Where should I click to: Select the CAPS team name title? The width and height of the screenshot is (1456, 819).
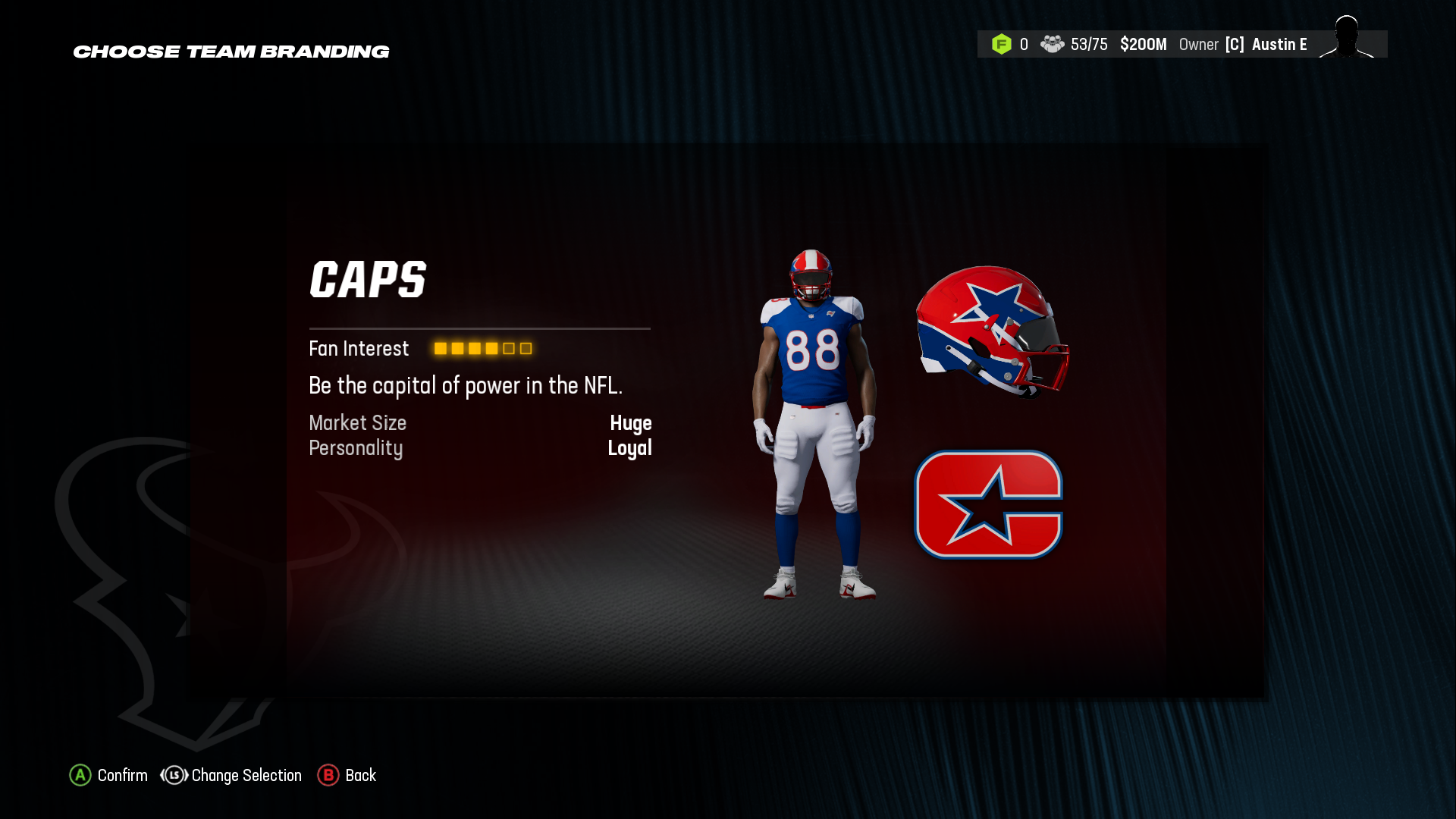click(x=369, y=279)
